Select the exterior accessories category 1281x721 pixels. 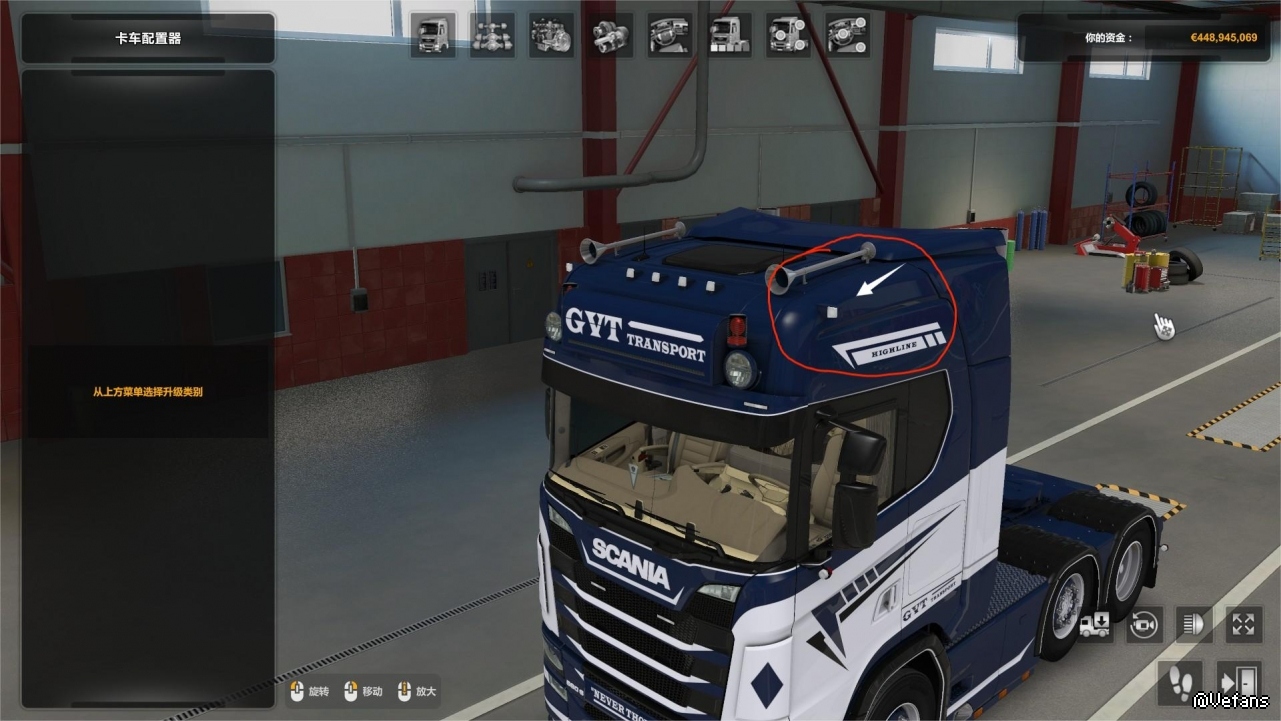[789, 36]
